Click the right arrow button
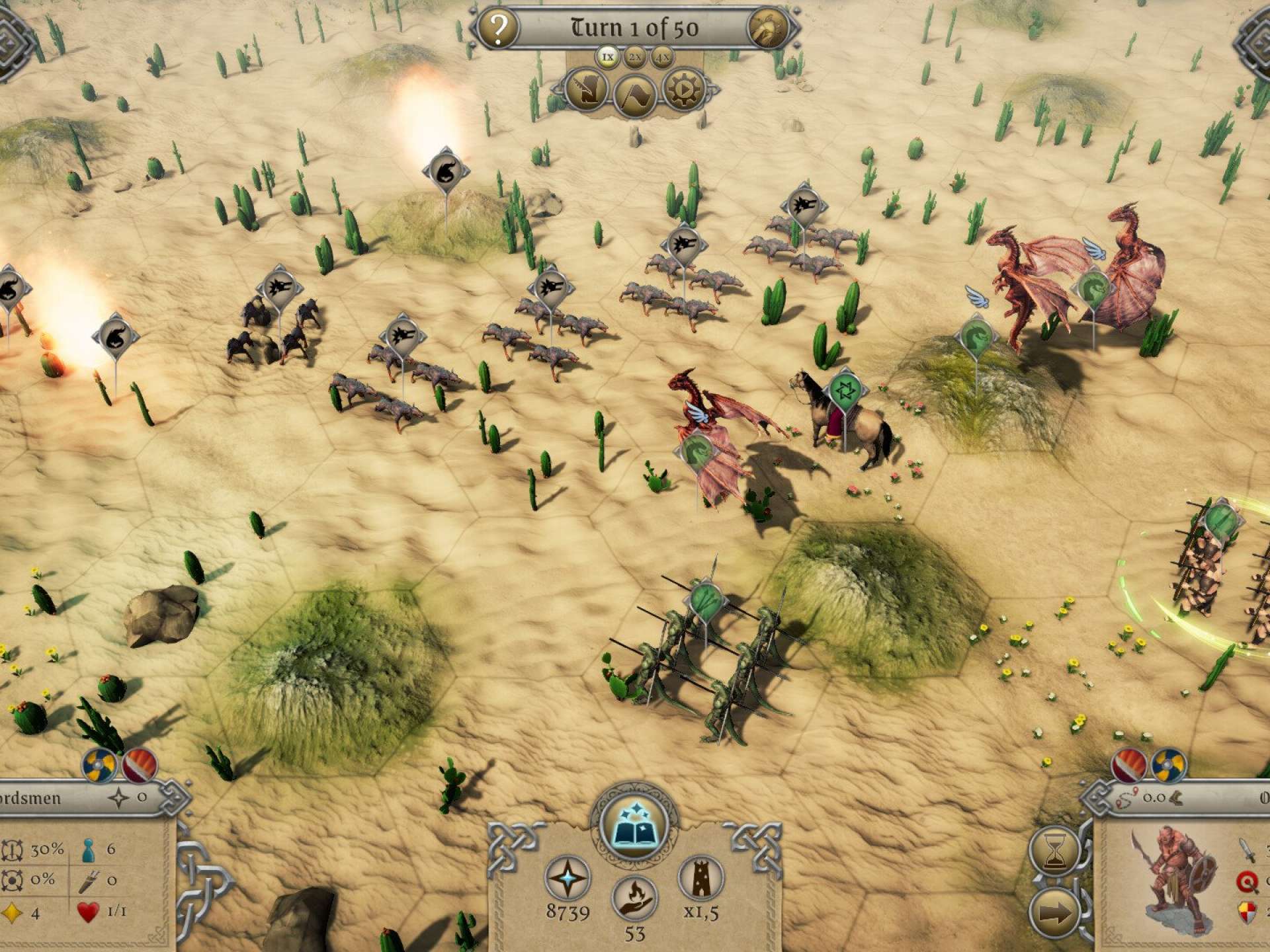 1054,914
